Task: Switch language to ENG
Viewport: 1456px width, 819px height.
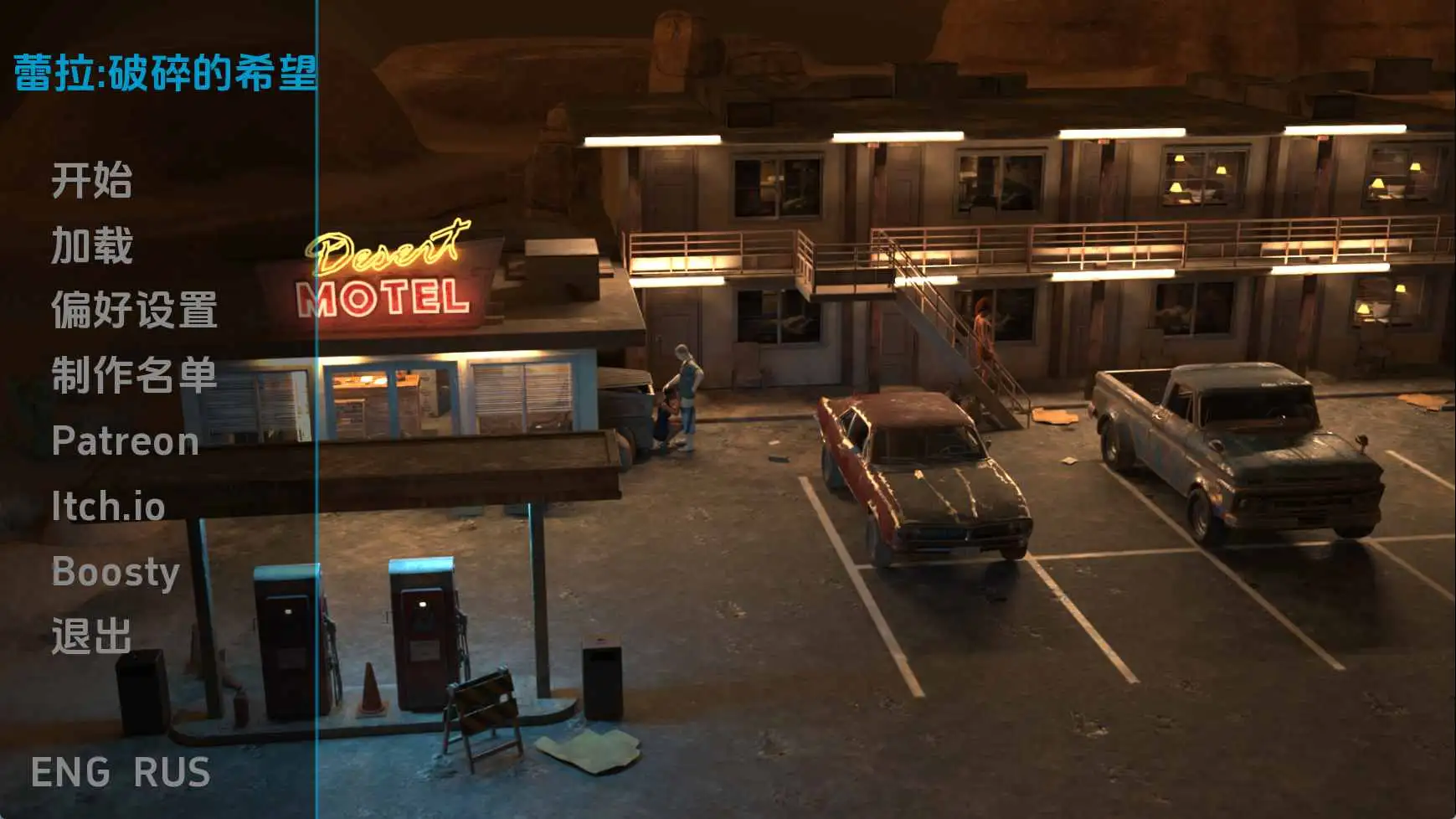Action: pyautogui.click(x=70, y=772)
